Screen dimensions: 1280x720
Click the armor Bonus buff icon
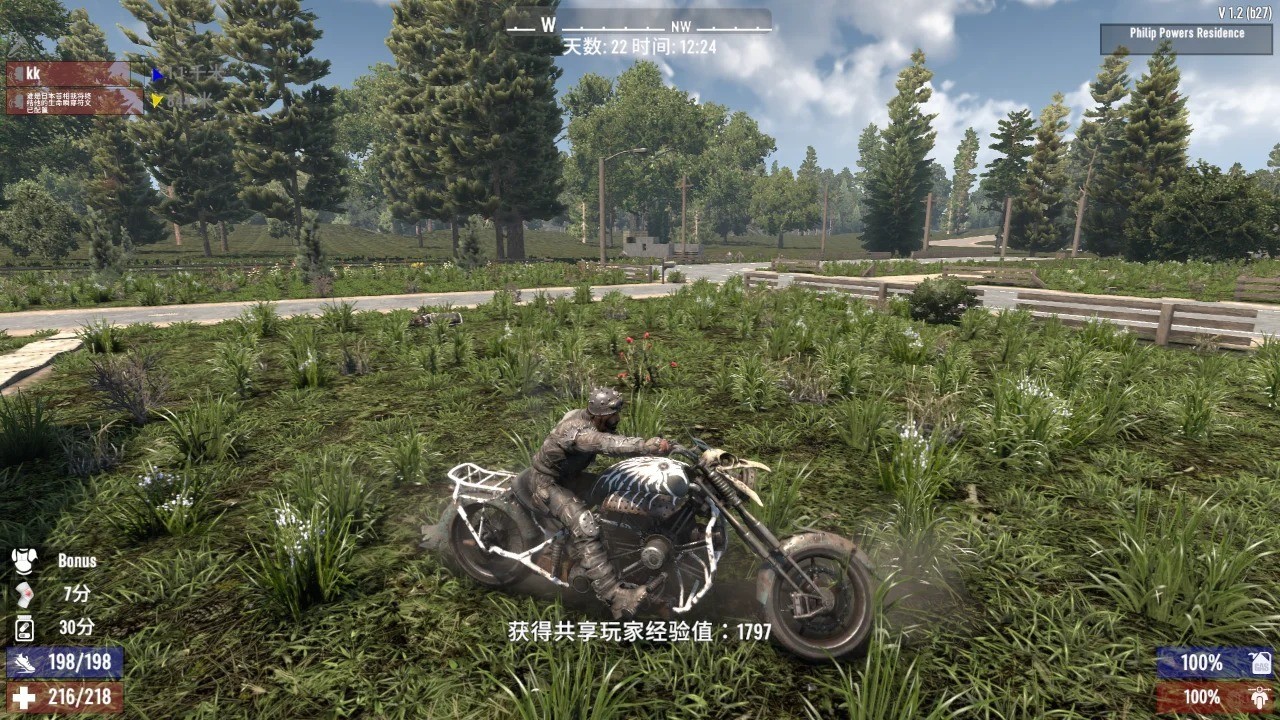point(24,561)
